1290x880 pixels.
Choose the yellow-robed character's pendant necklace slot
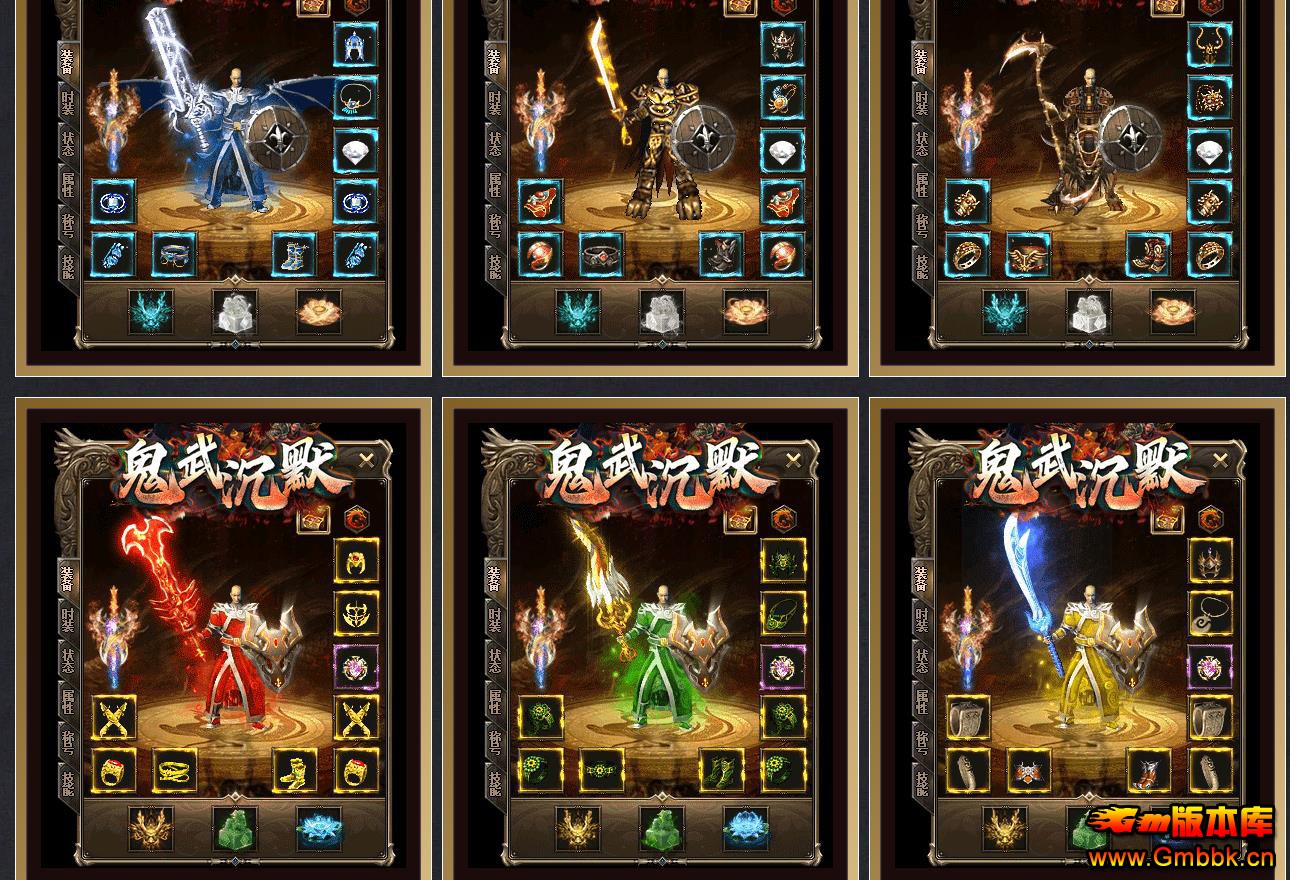(1210, 614)
